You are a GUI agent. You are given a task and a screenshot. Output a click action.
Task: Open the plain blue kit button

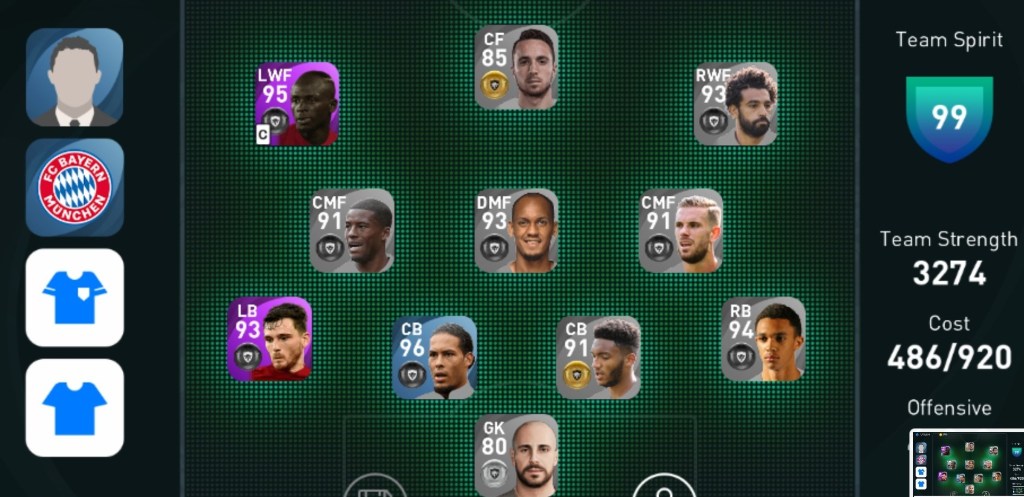[x=74, y=407]
